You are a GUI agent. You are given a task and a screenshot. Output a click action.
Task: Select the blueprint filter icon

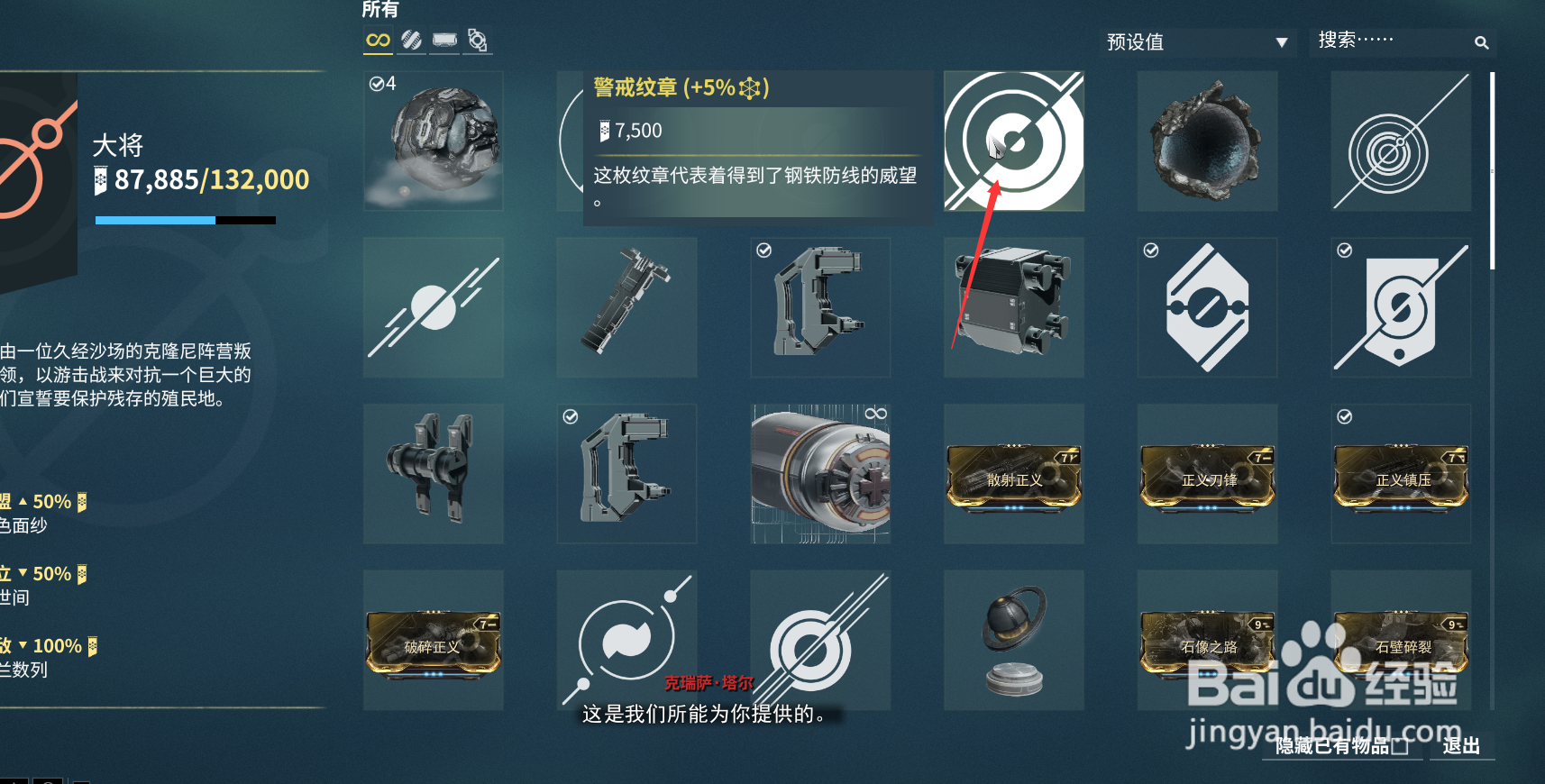pyautogui.click(x=444, y=41)
